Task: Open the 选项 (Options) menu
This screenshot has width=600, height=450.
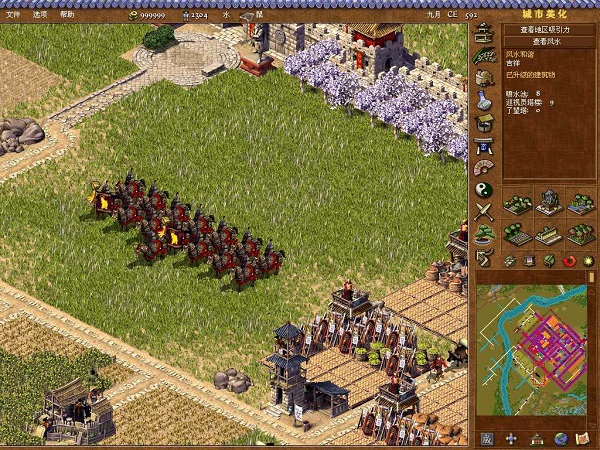Action: coord(40,15)
